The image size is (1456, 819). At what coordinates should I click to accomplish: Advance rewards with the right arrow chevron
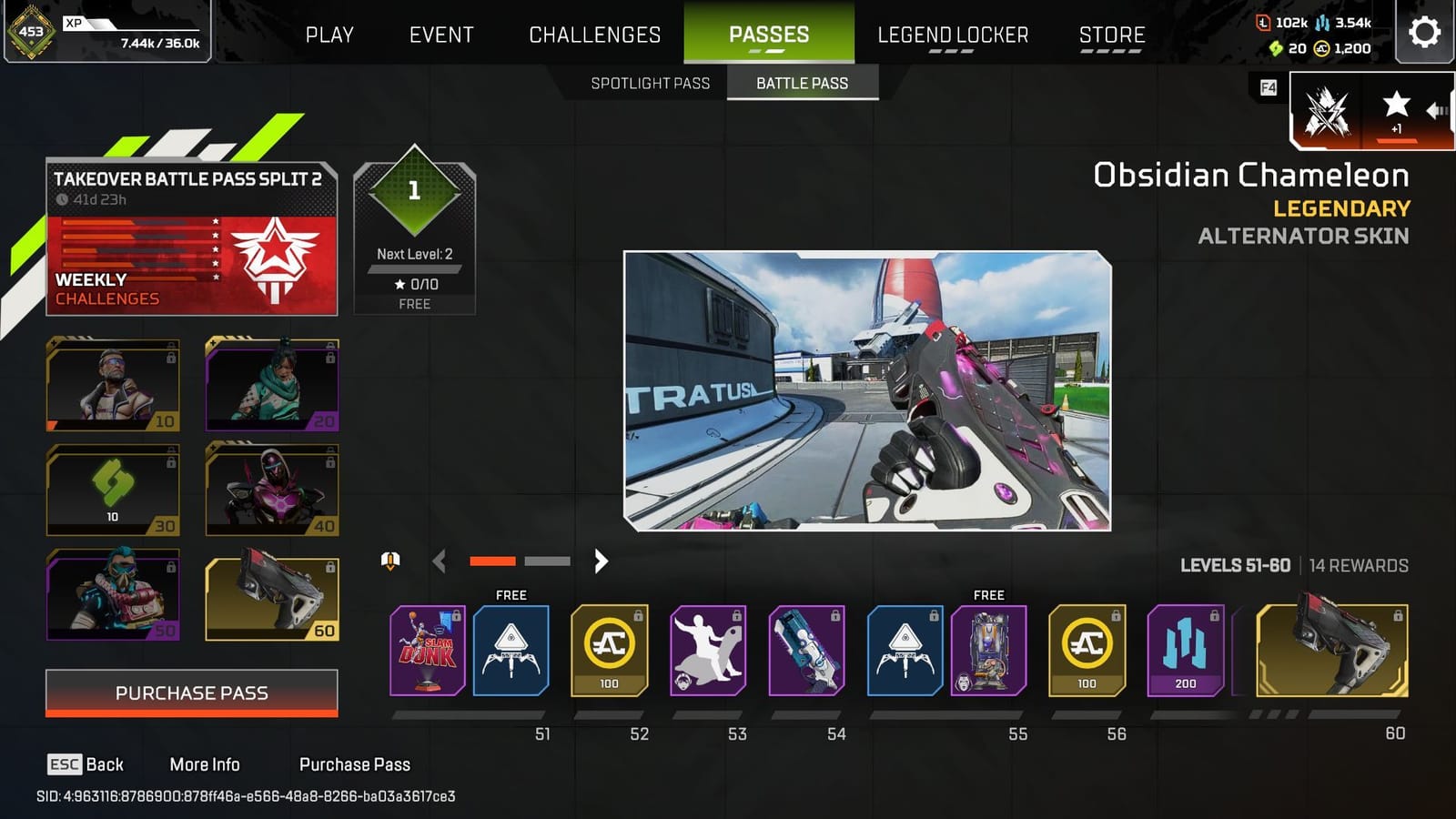pyautogui.click(x=601, y=561)
